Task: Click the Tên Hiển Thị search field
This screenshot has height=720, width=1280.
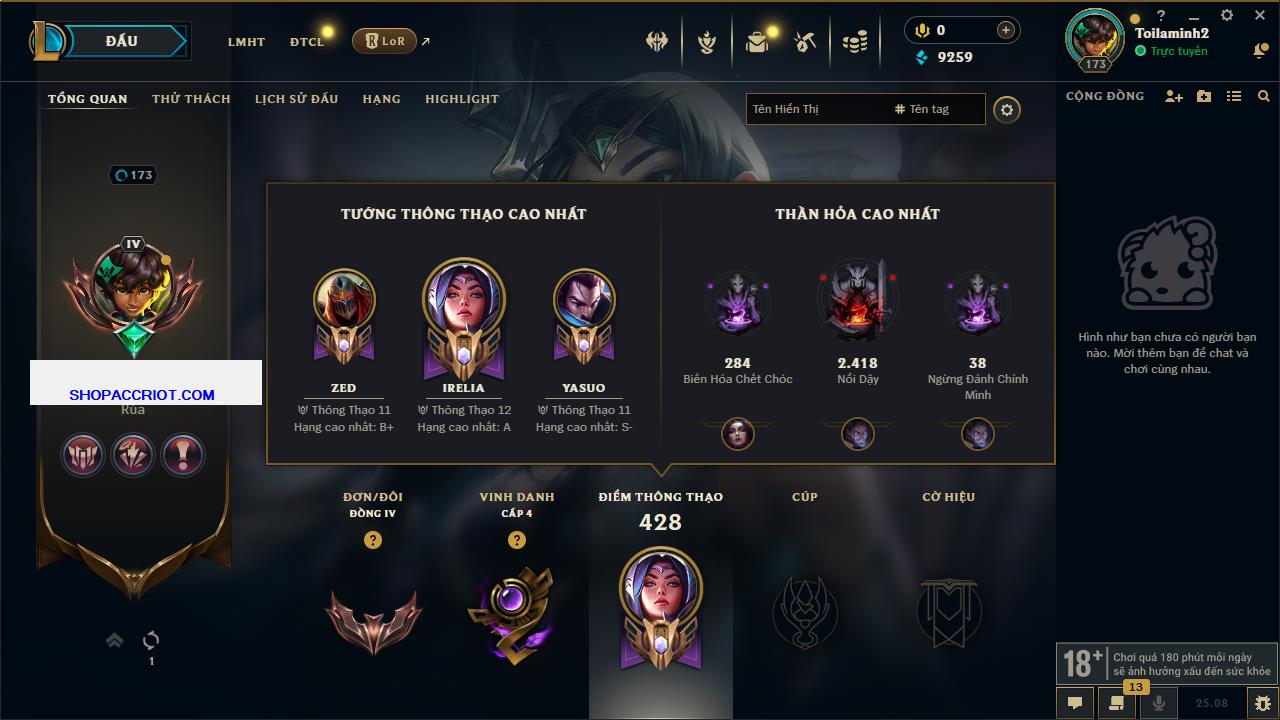Action: [815, 109]
